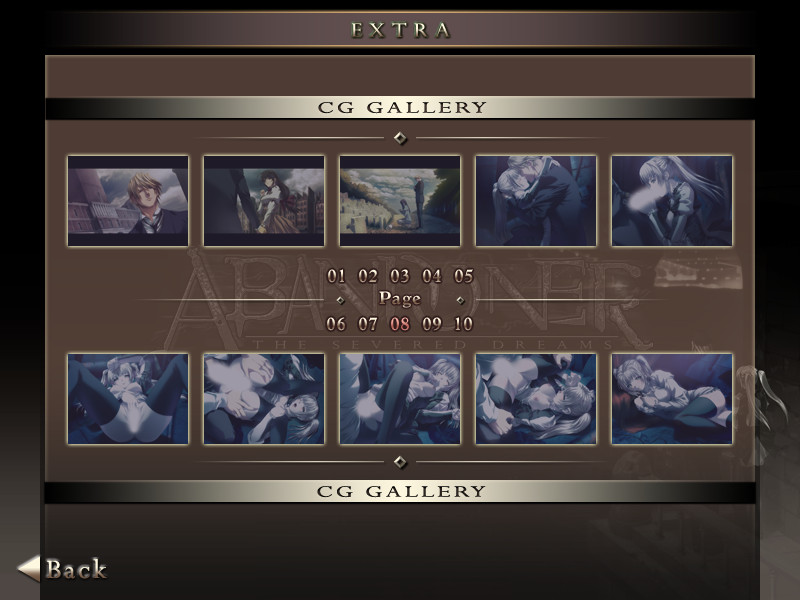
Task: Open the dark-haired girl on street thumbnail
Action: (264, 200)
